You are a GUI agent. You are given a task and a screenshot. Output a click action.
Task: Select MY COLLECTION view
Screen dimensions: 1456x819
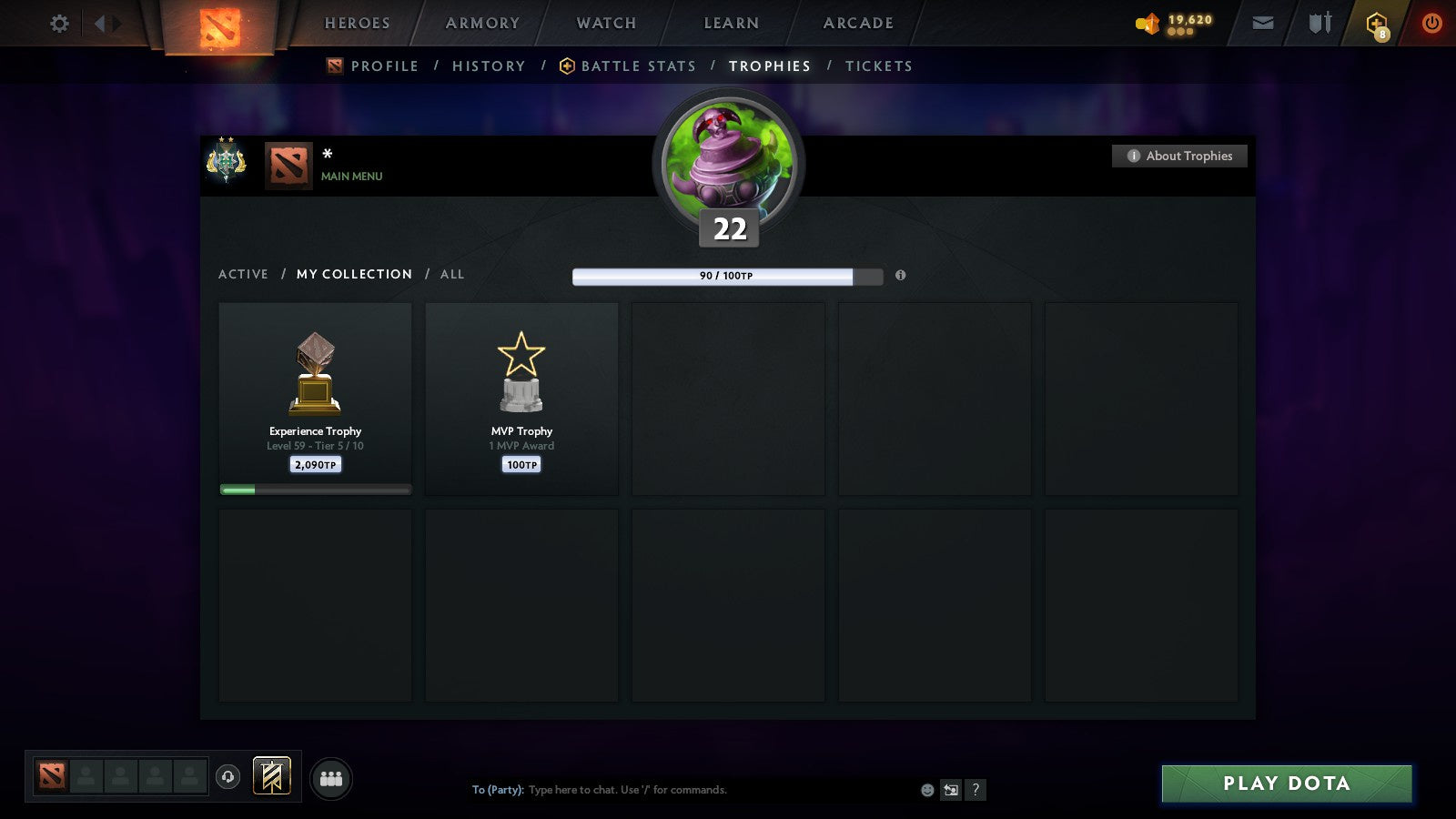[x=353, y=274]
